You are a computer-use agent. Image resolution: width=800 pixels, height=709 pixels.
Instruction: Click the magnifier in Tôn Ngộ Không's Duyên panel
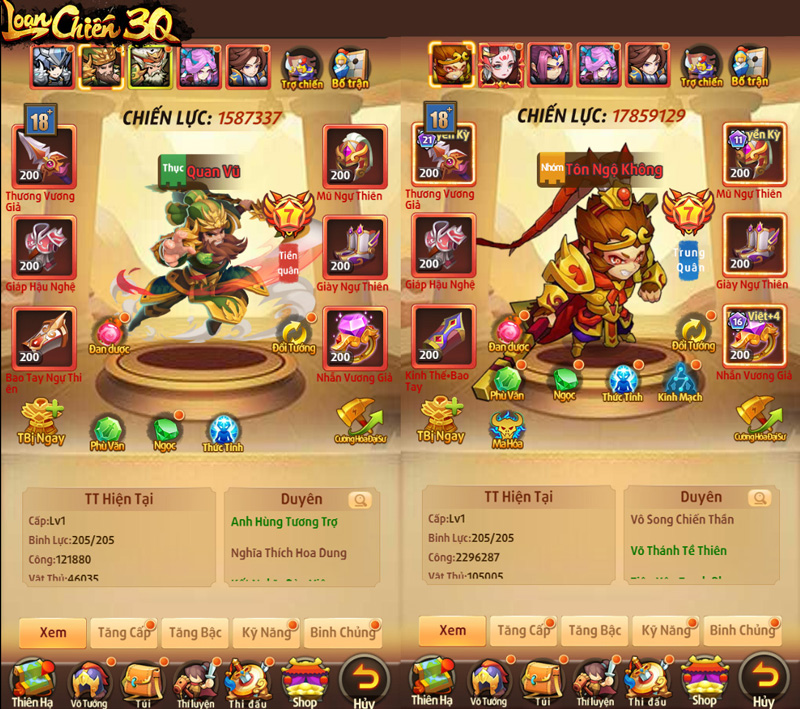click(x=760, y=499)
